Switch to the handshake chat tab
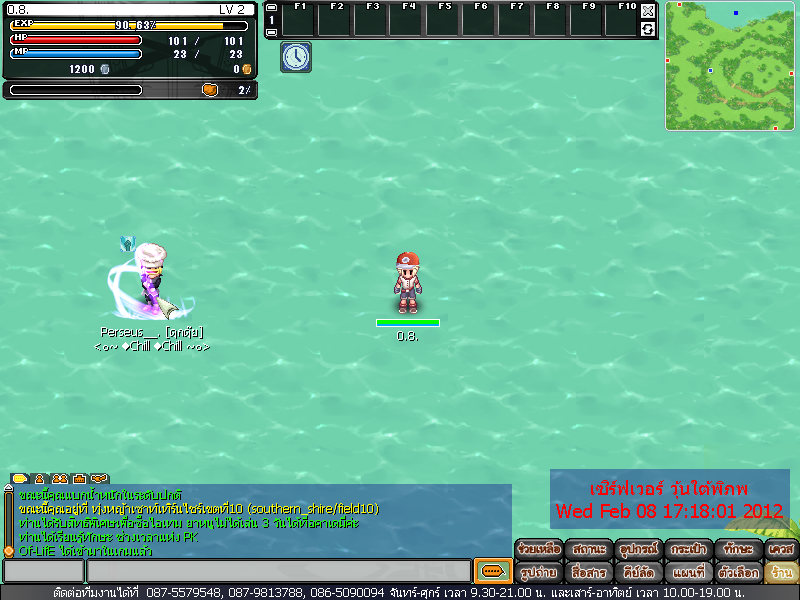This screenshot has height=600, width=800. (x=98, y=479)
